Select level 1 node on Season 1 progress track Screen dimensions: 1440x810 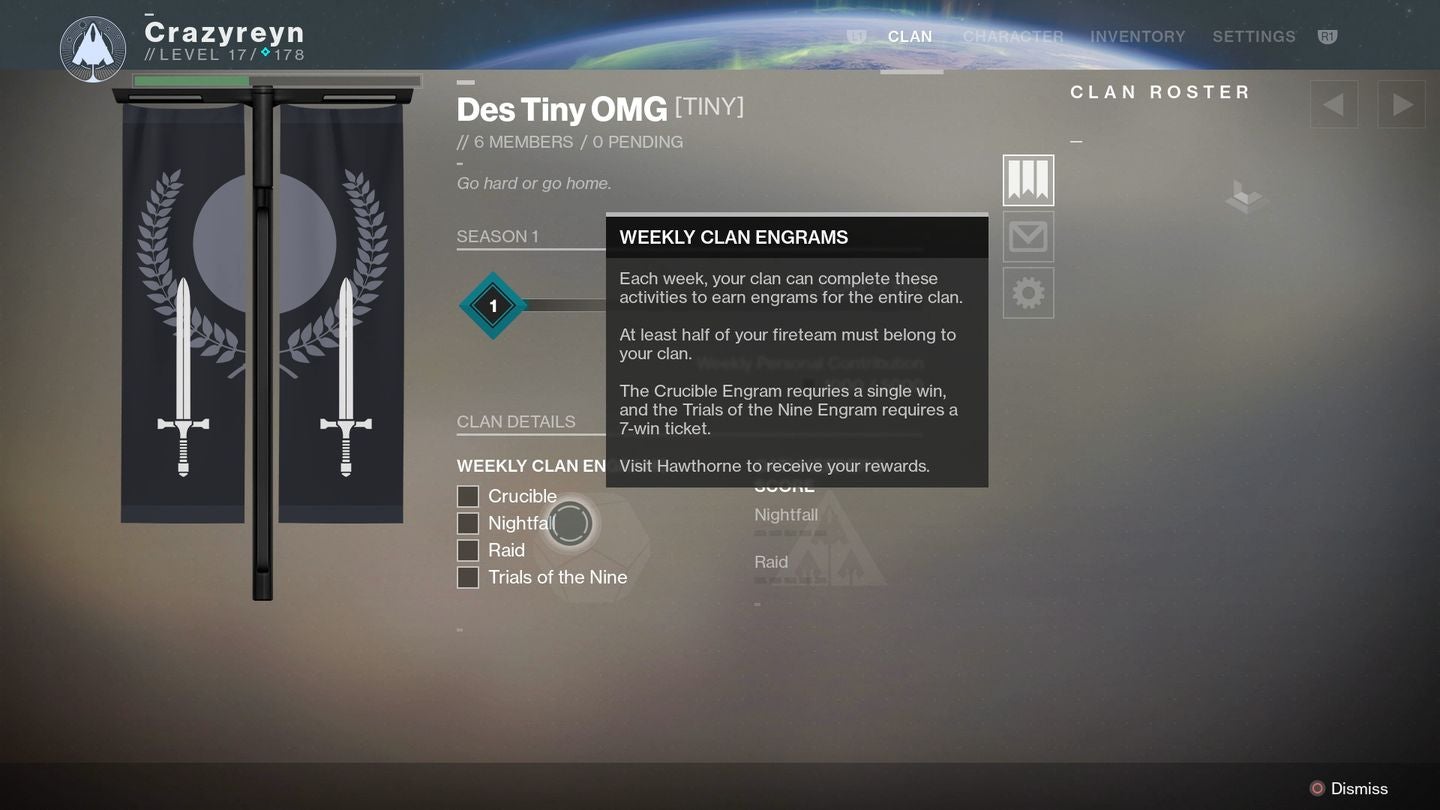coord(492,306)
